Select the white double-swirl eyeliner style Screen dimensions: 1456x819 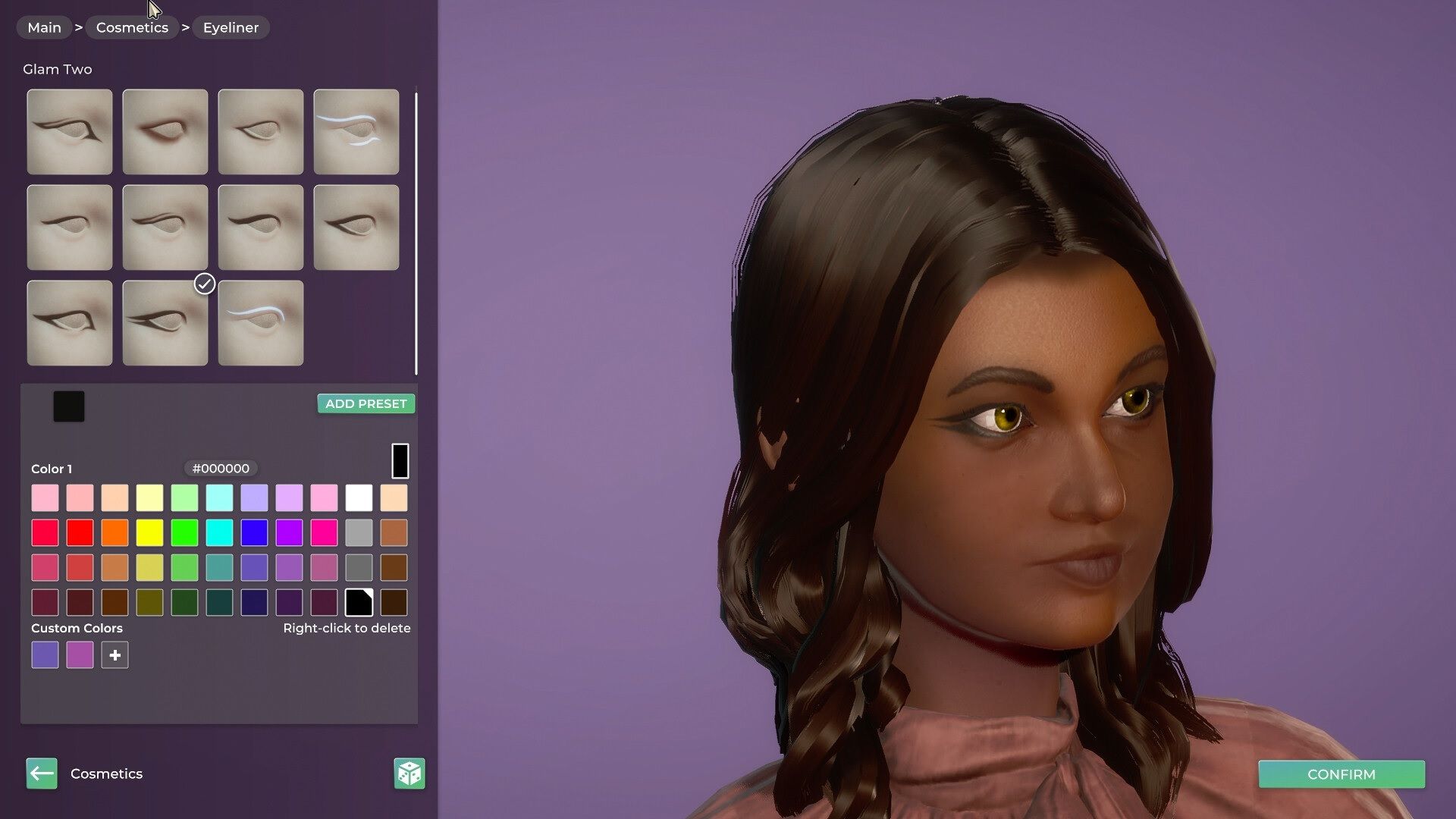pos(356,131)
